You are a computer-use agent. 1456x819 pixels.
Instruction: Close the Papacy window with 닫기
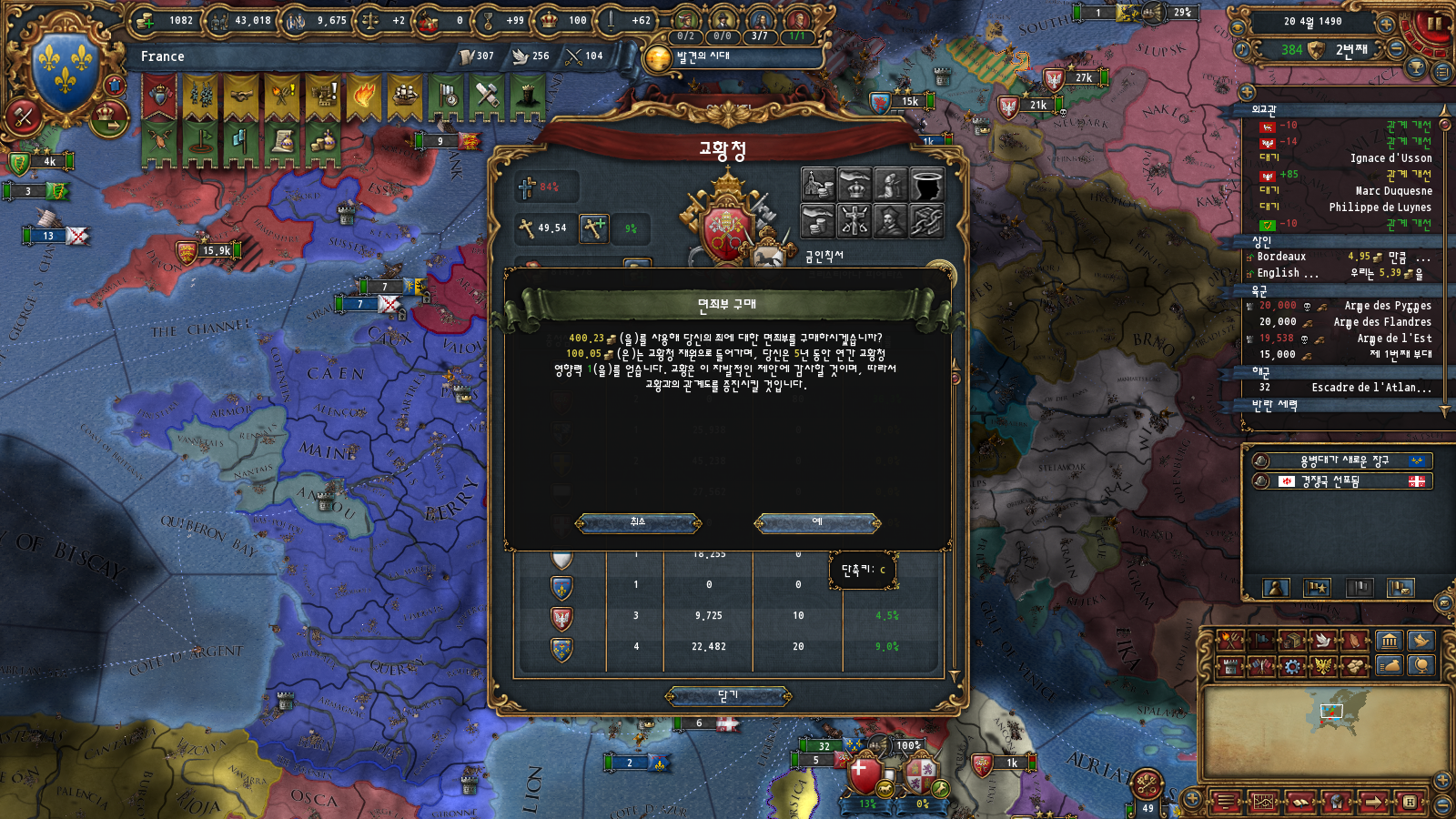click(728, 696)
